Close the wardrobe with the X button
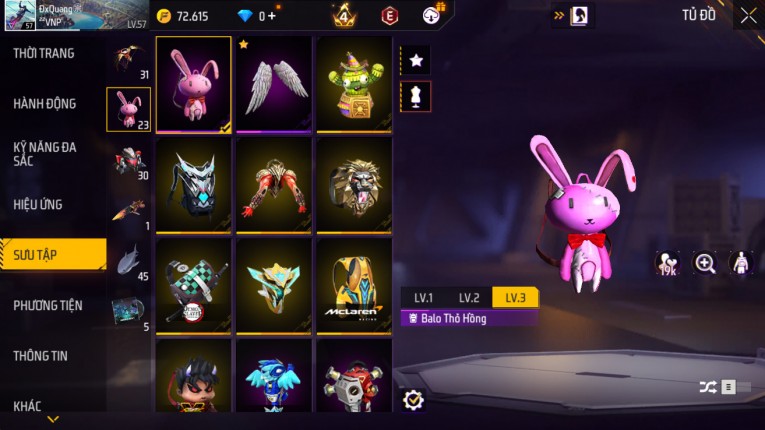This screenshot has height=430, width=765. click(x=748, y=15)
